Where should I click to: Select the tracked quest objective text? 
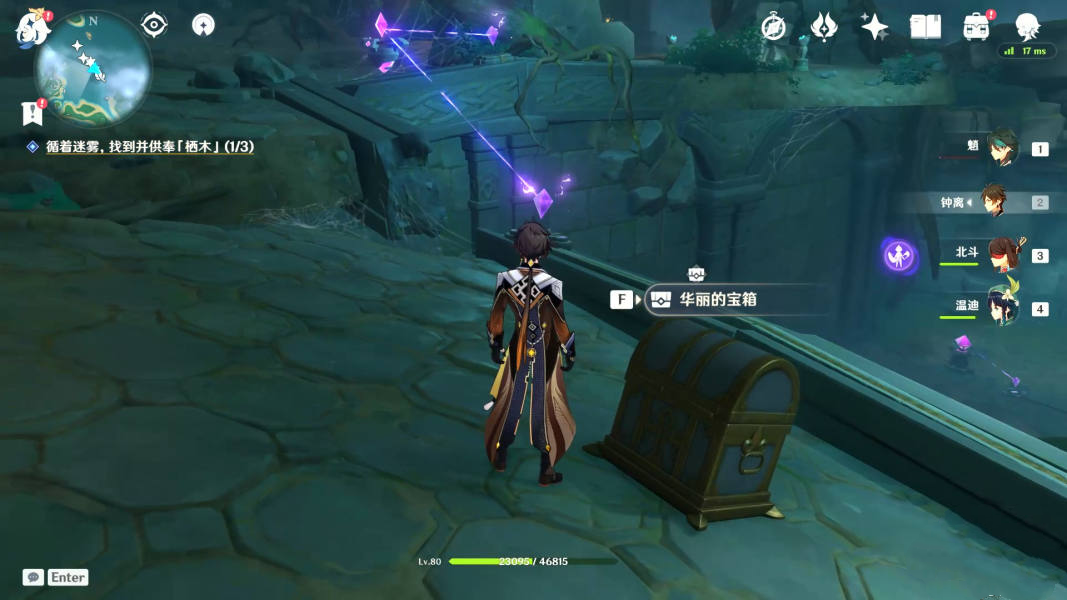pos(149,146)
